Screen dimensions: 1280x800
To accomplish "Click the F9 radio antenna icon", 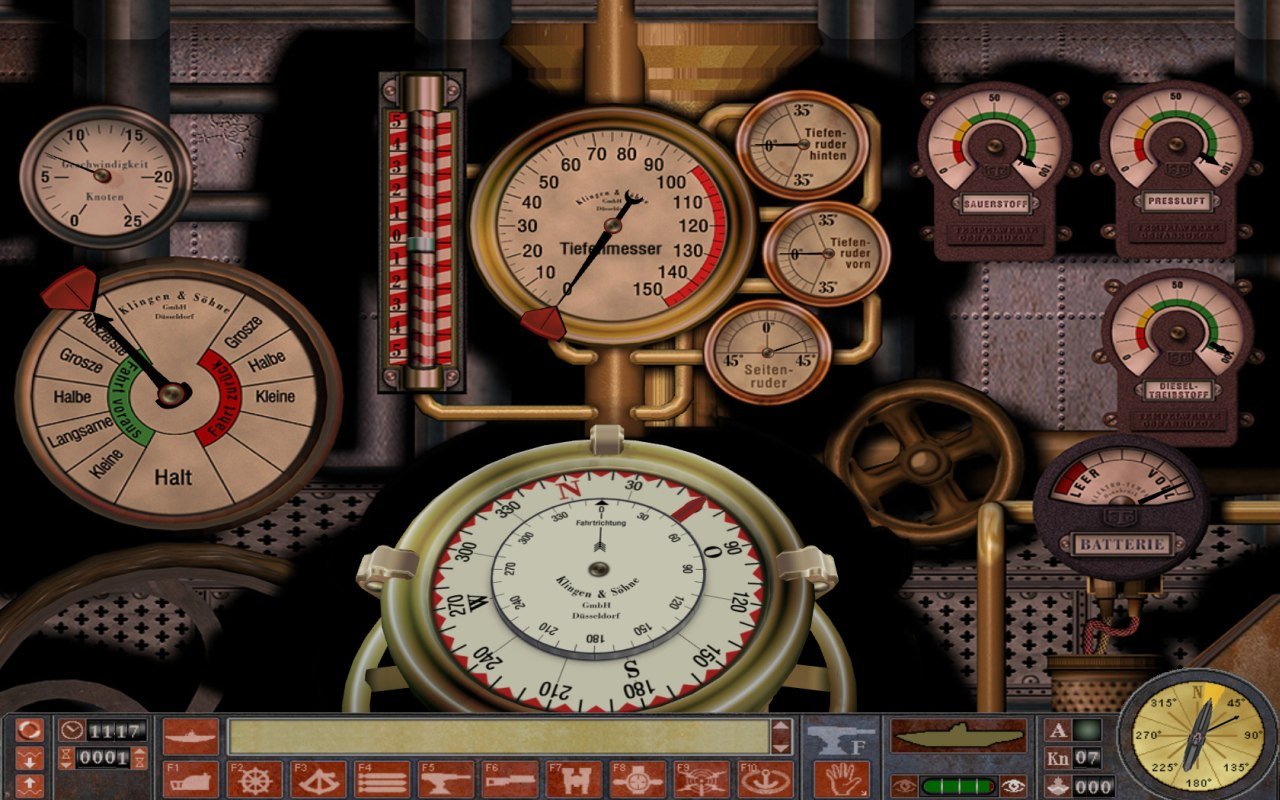I will [x=698, y=778].
